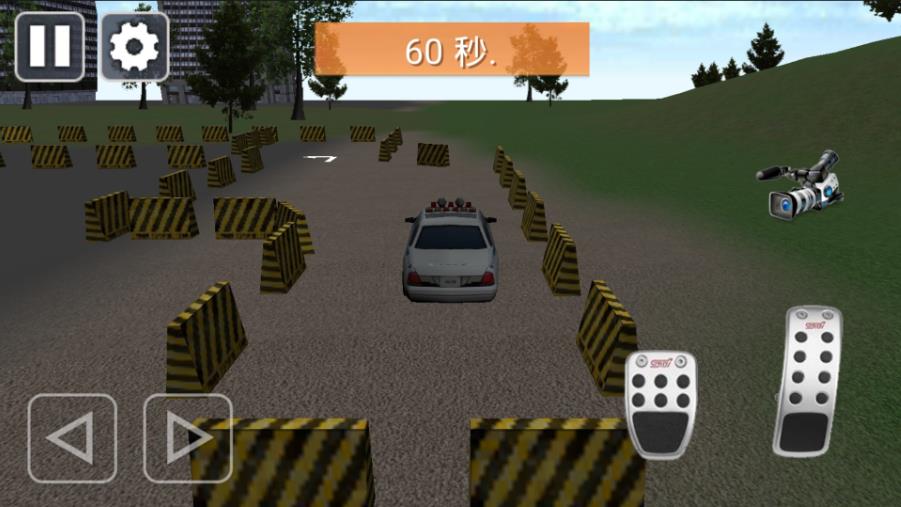The image size is (901, 507).
Task: Tap the tall accelerator pedal
Action: tap(807, 382)
